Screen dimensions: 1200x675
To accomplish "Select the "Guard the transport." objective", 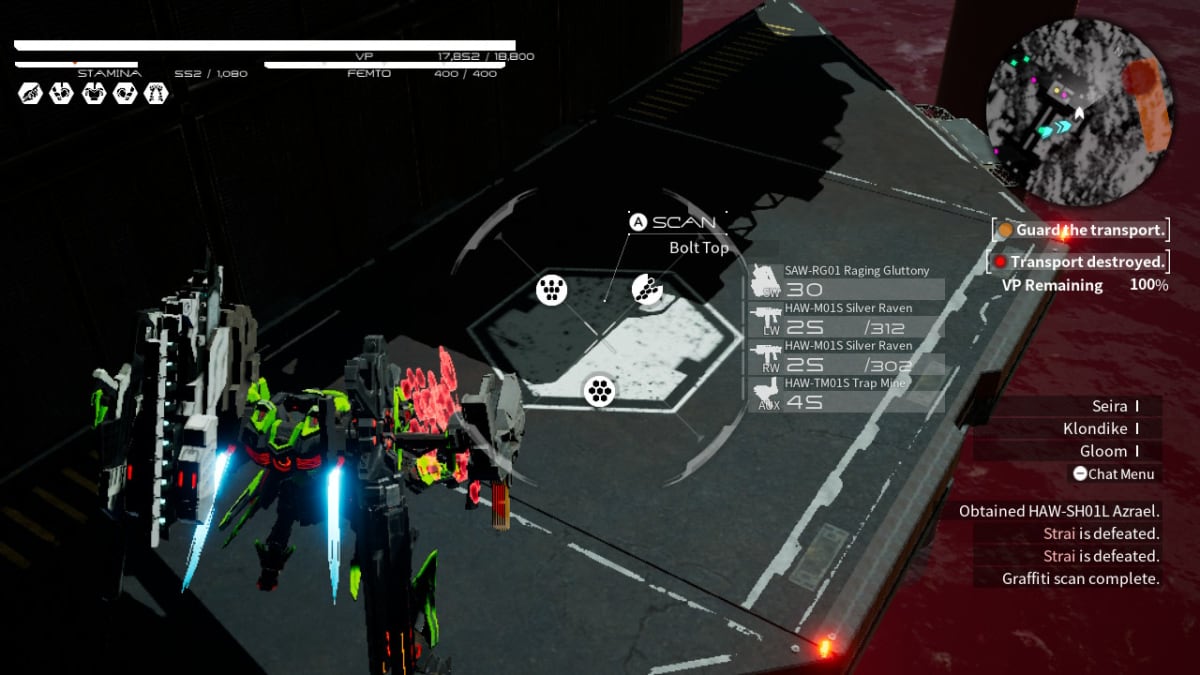I will point(1082,230).
